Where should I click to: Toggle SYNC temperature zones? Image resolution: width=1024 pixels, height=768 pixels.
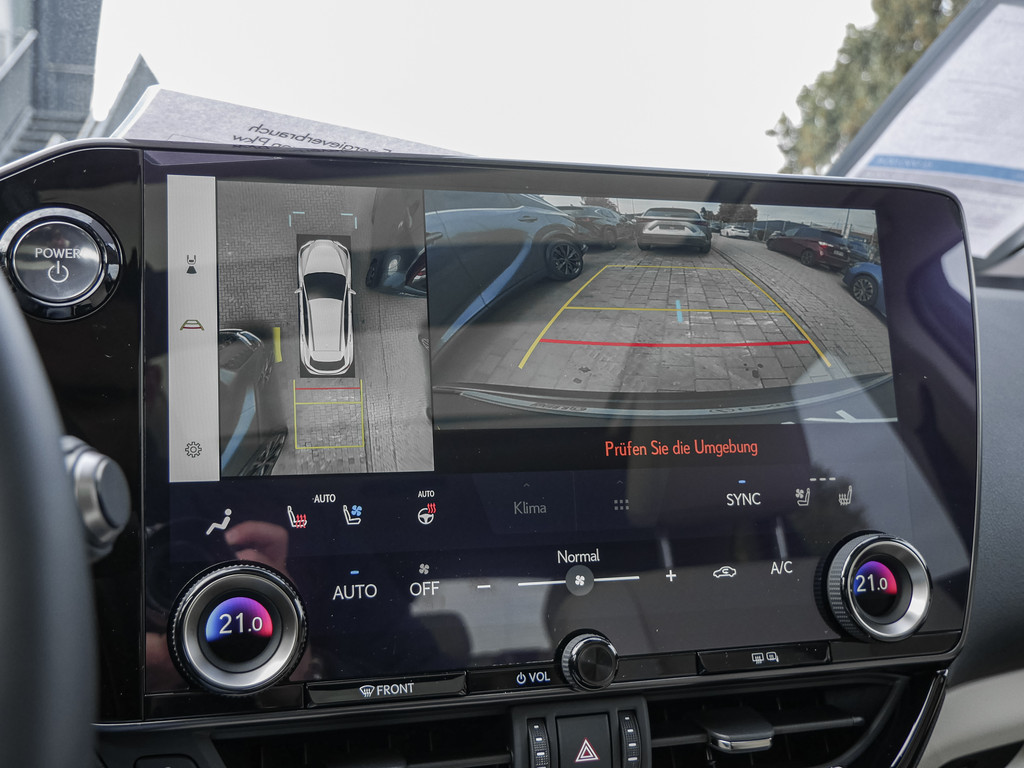click(x=743, y=498)
